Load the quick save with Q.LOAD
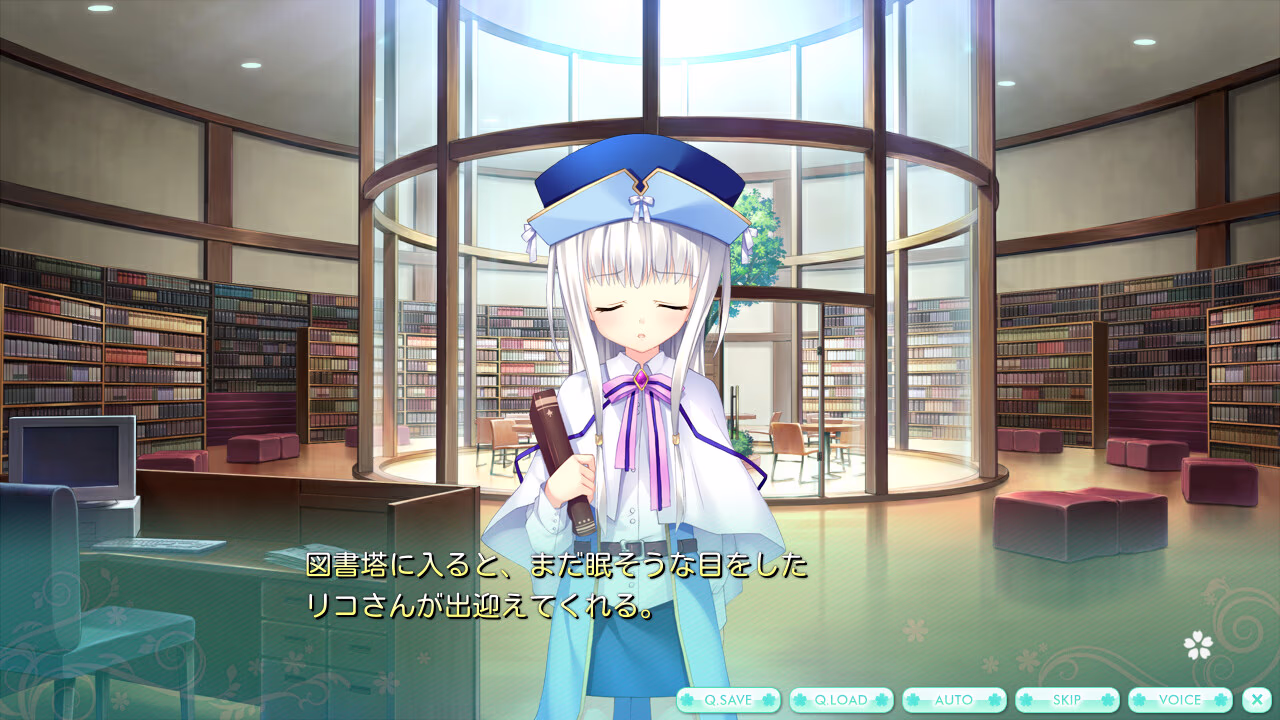This screenshot has height=720, width=1280. [841, 700]
